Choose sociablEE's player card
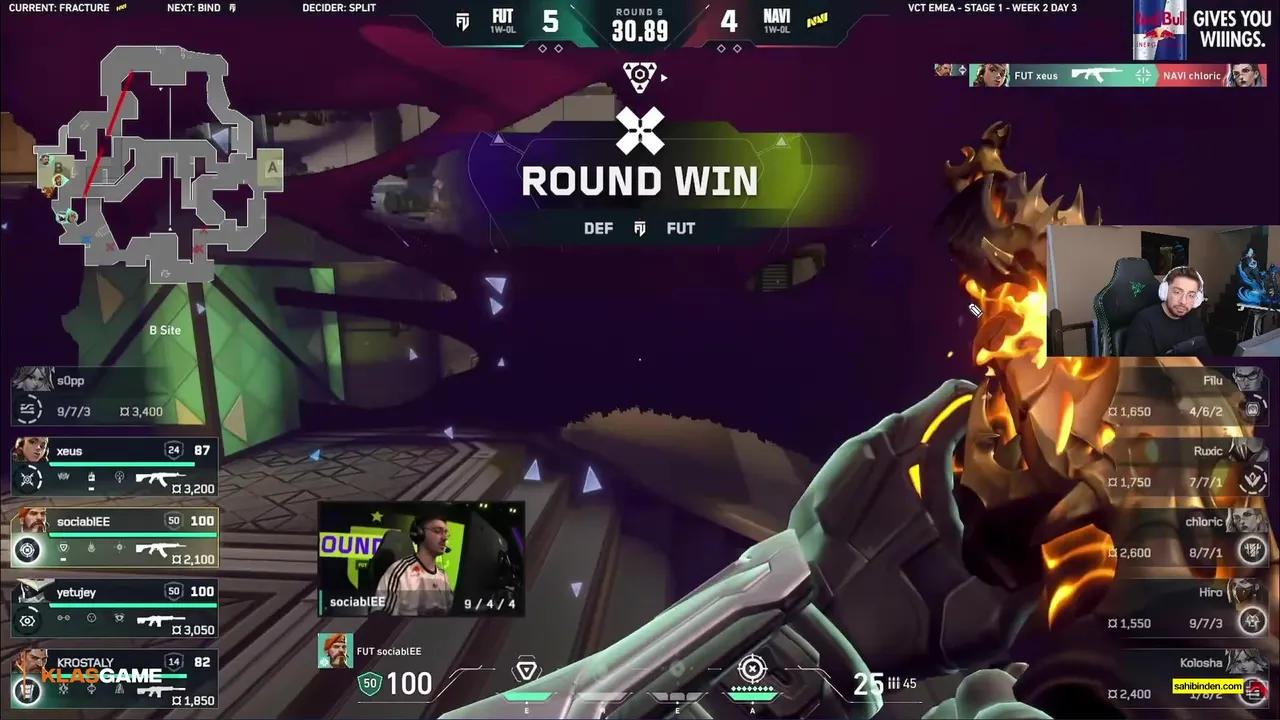 (x=115, y=536)
